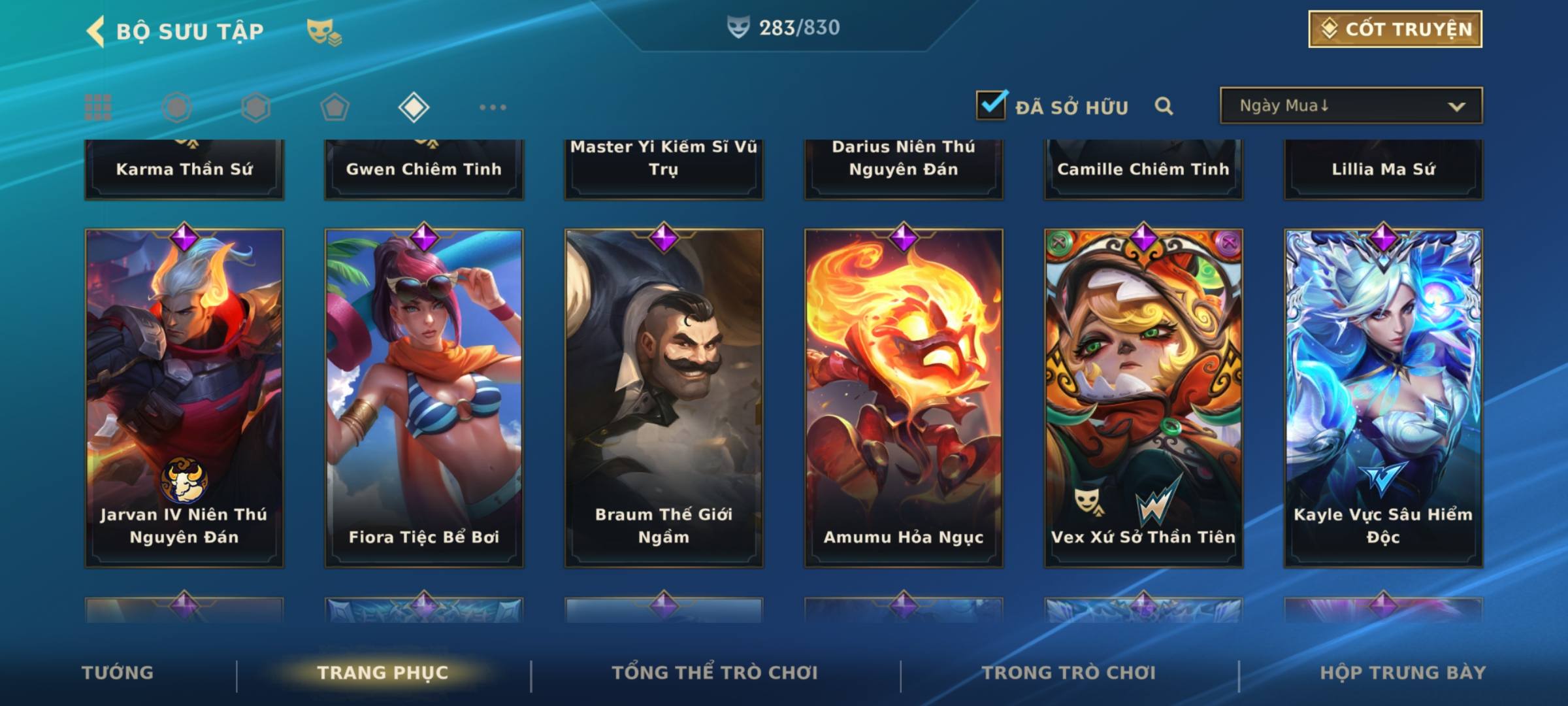This screenshot has width=1568, height=706.
Task: Show more filters via three dots
Action: pyautogui.click(x=493, y=107)
